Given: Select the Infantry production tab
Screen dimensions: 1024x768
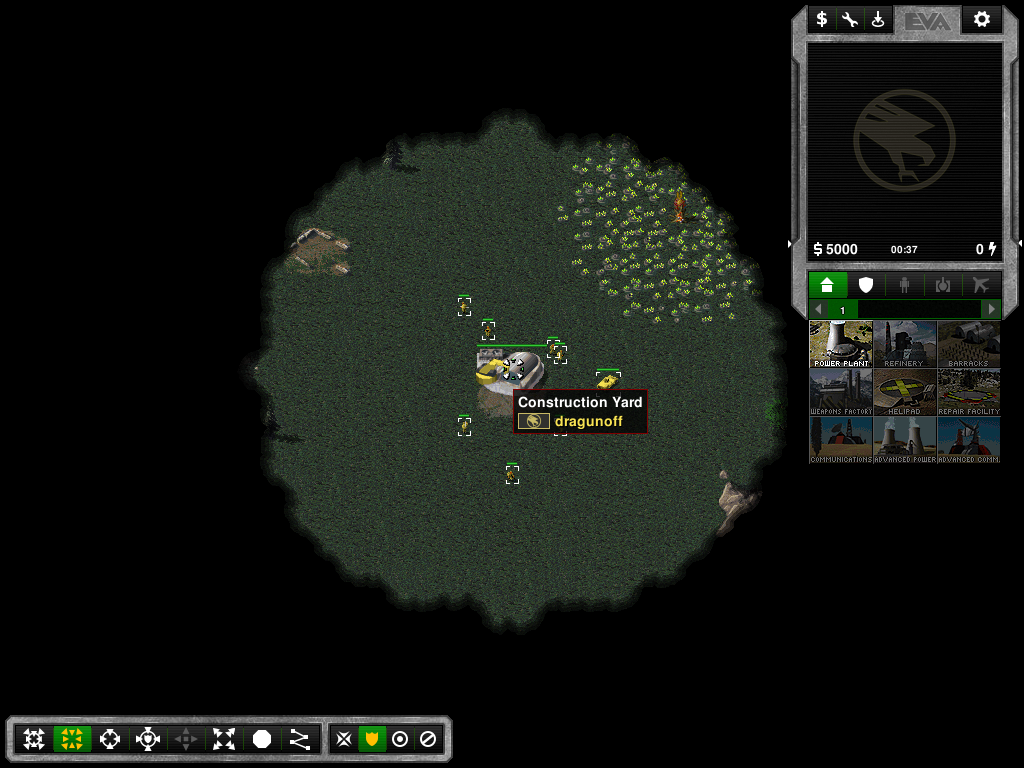Looking at the screenshot, I should pos(904,285).
